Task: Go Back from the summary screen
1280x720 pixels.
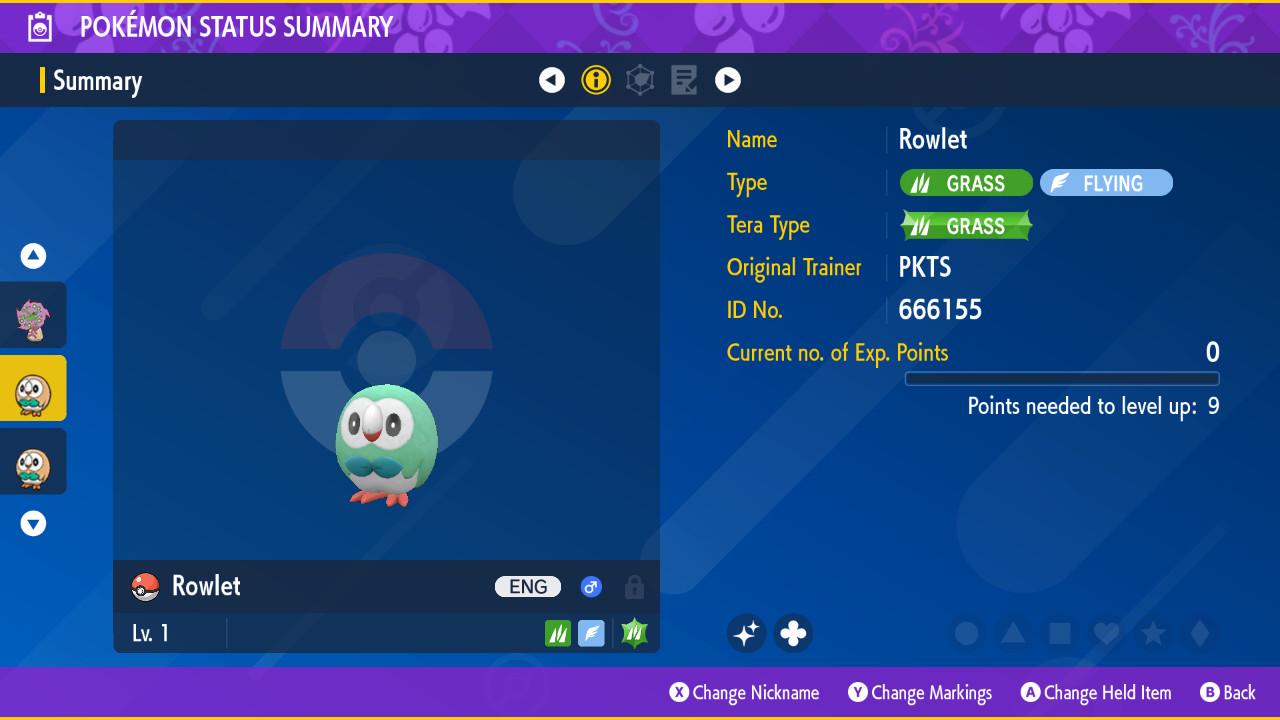Action: [1228, 692]
